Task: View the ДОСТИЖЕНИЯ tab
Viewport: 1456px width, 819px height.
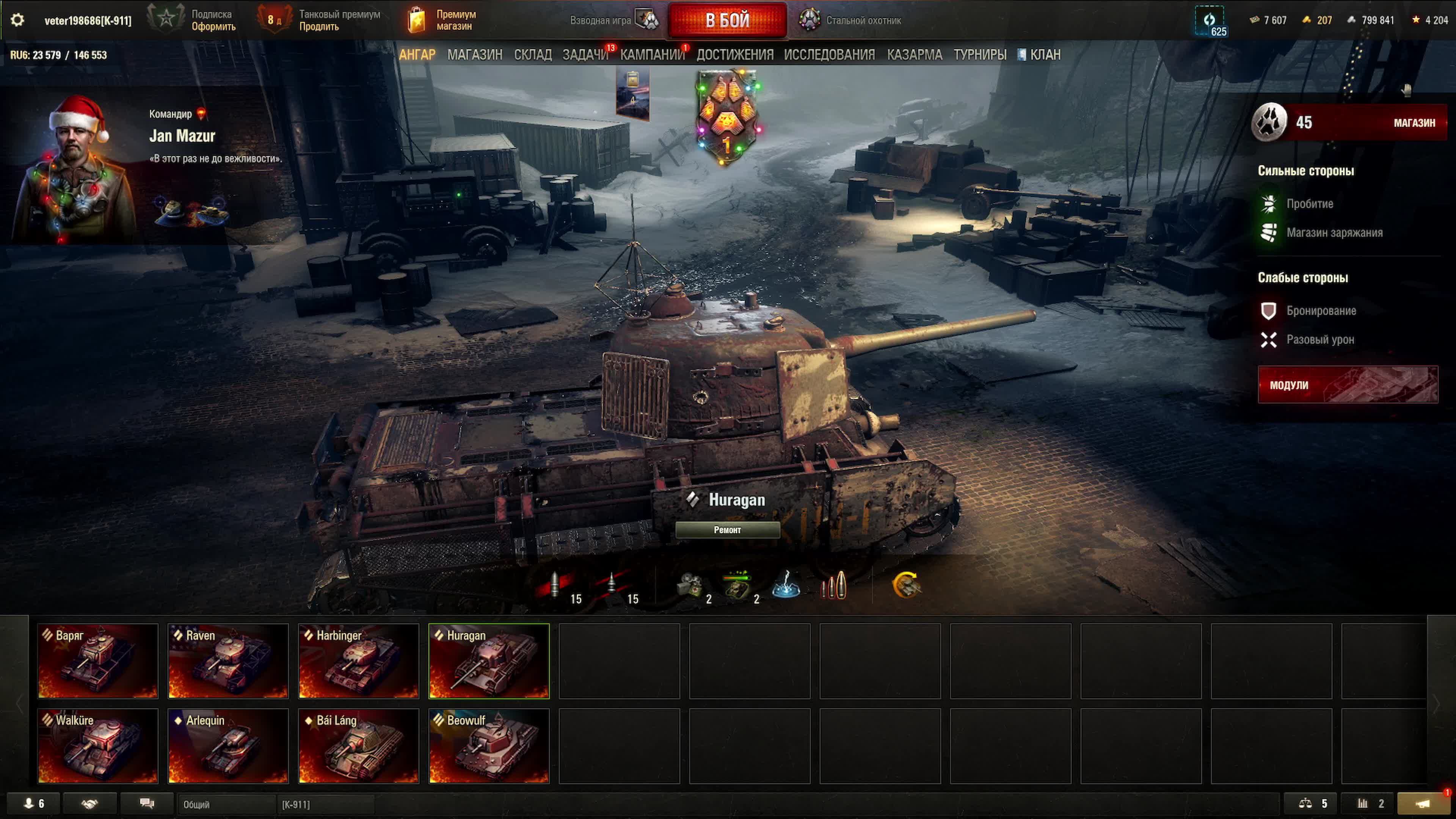Action: pos(734,55)
